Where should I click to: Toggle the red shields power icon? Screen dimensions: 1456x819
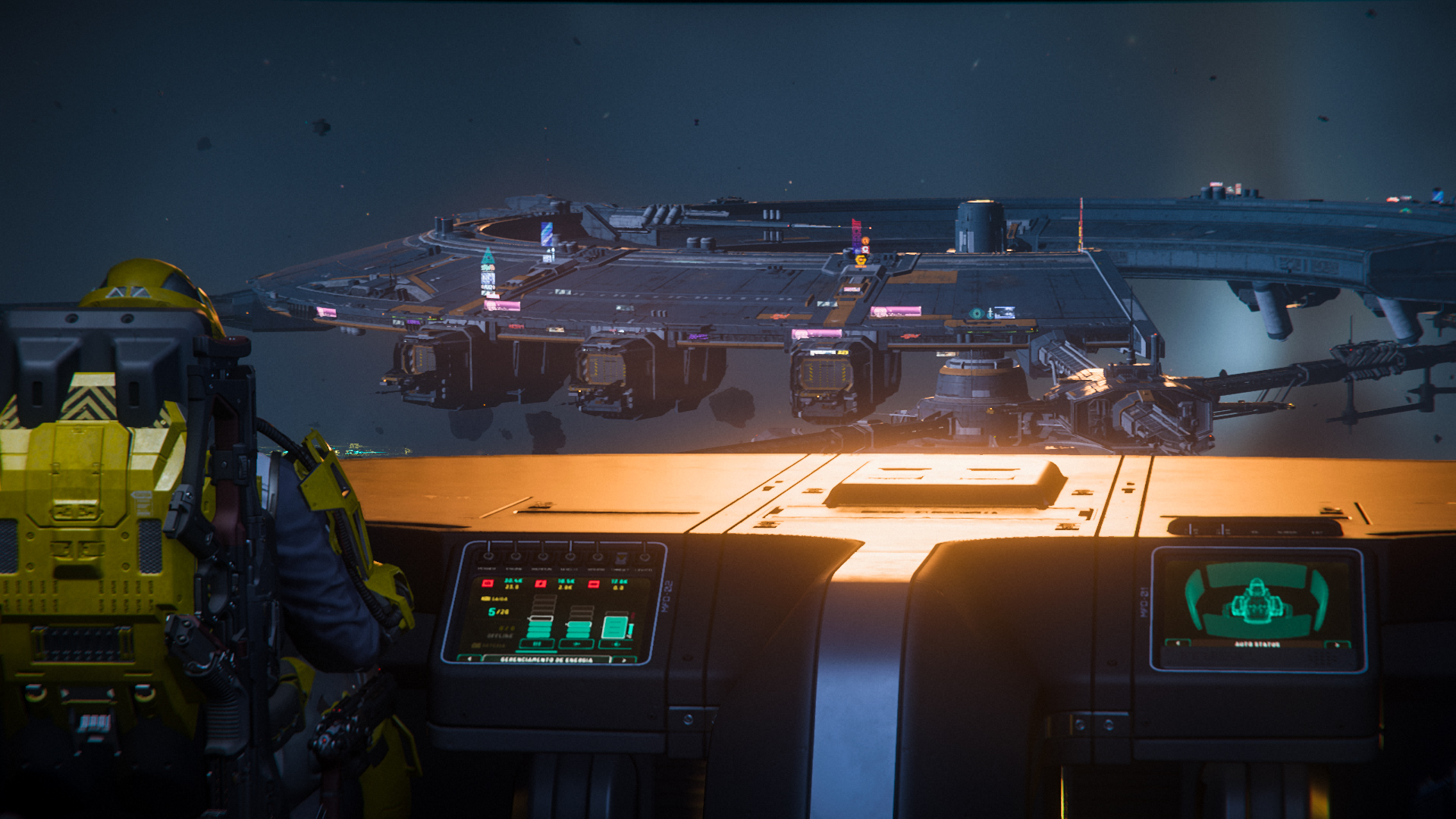click(594, 584)
